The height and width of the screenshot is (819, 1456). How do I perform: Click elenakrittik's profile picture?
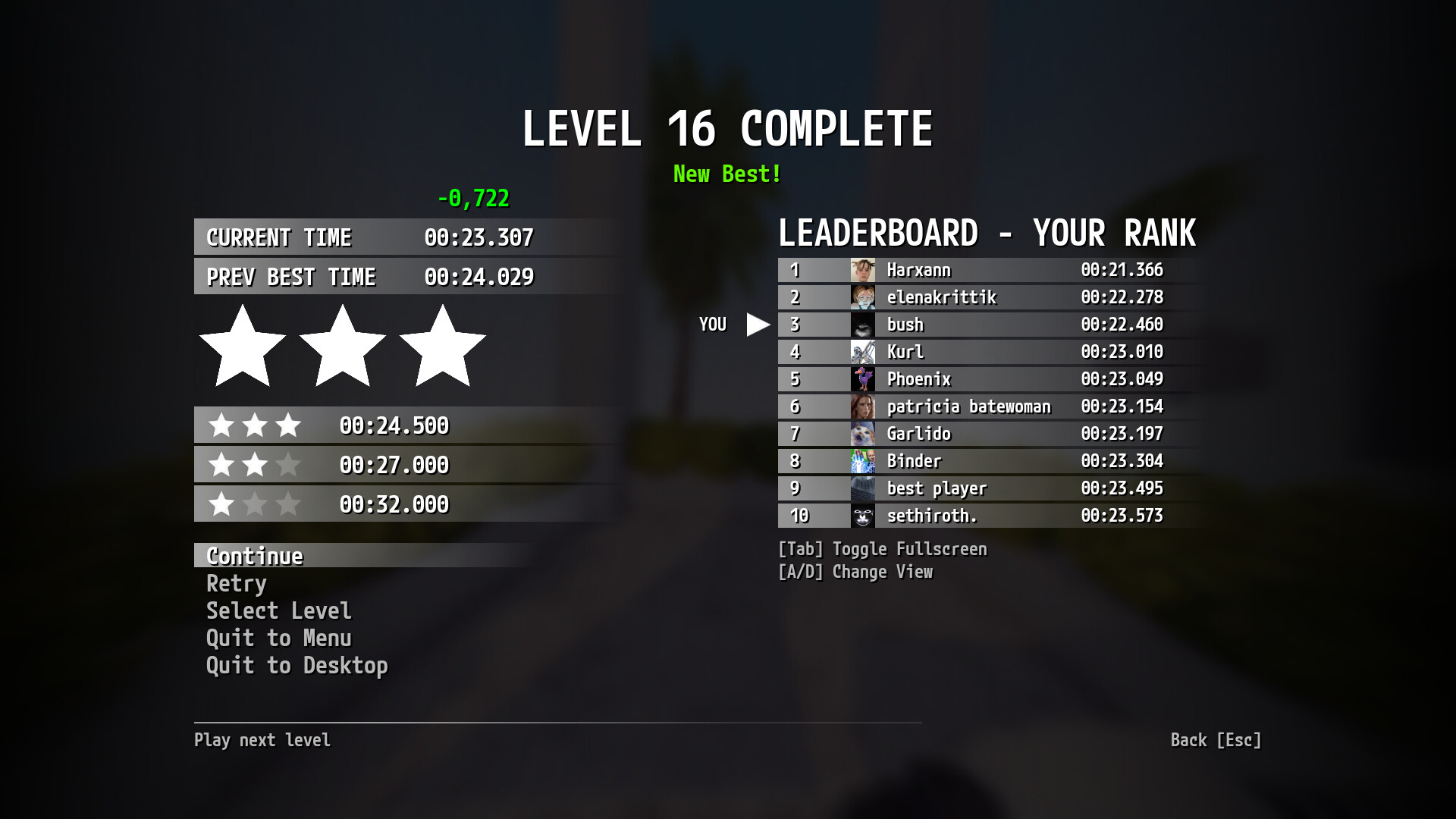click(864, 297)
